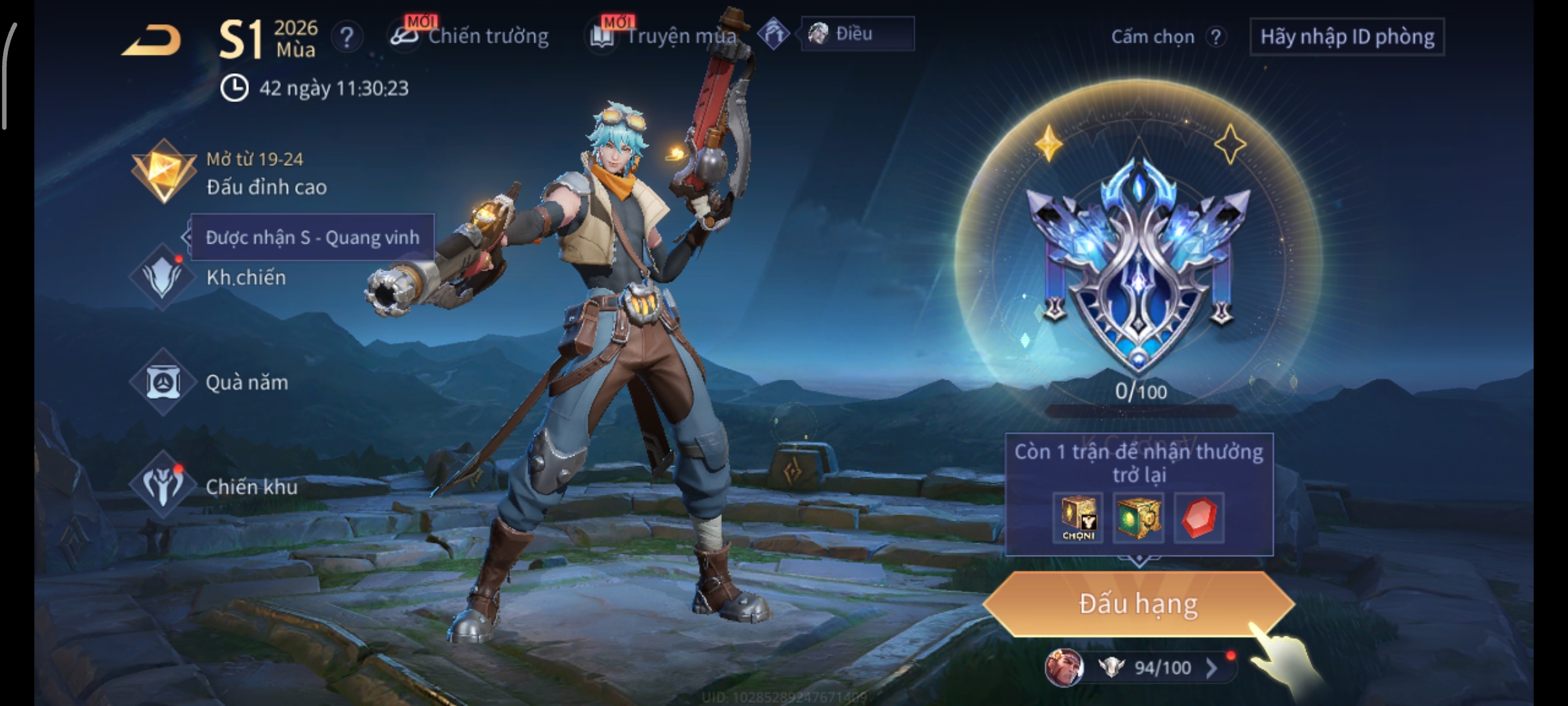Open the season help question mark
Screen dimensions: 1568x706
point(347,37)
